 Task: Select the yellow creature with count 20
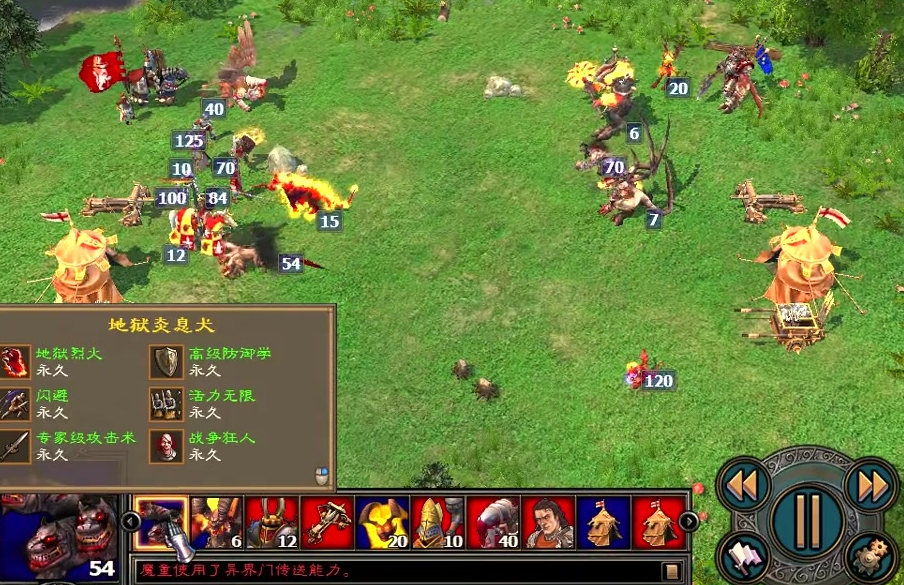(x=383, y=523)
